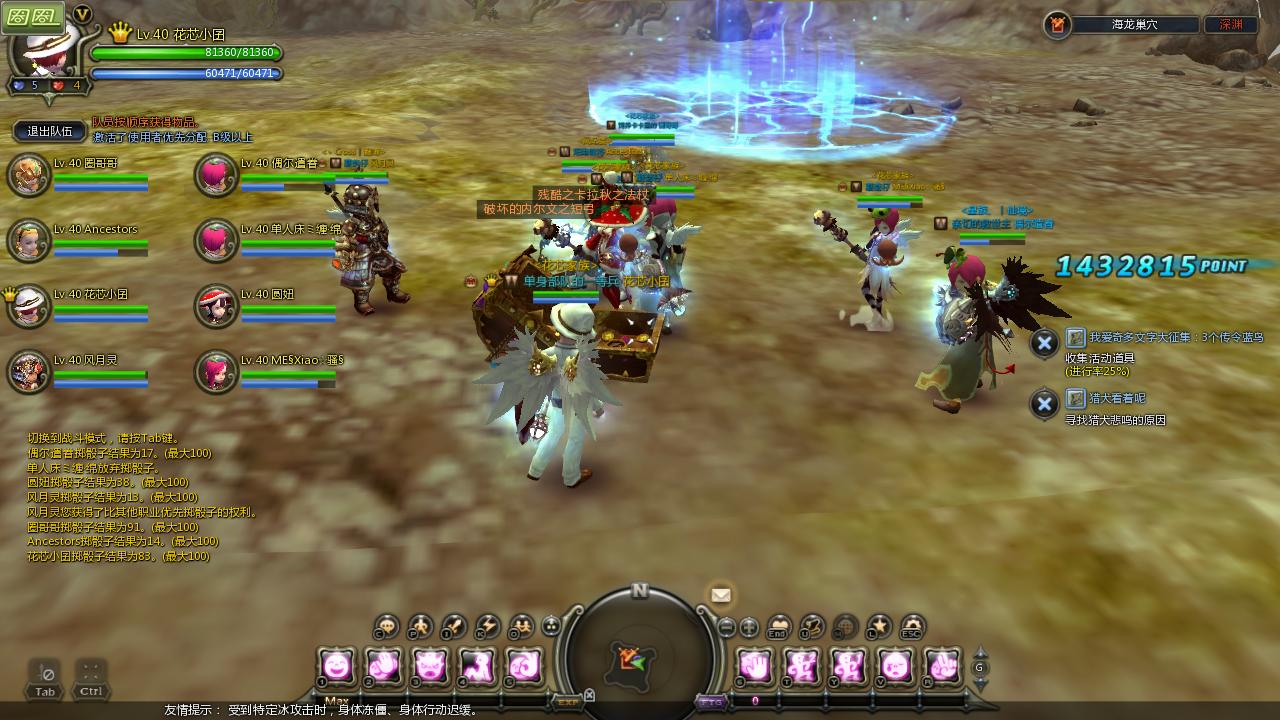1280x720 pixels.
Task: Use the open hand emote skill slot
Action: (x=755, y=665)
